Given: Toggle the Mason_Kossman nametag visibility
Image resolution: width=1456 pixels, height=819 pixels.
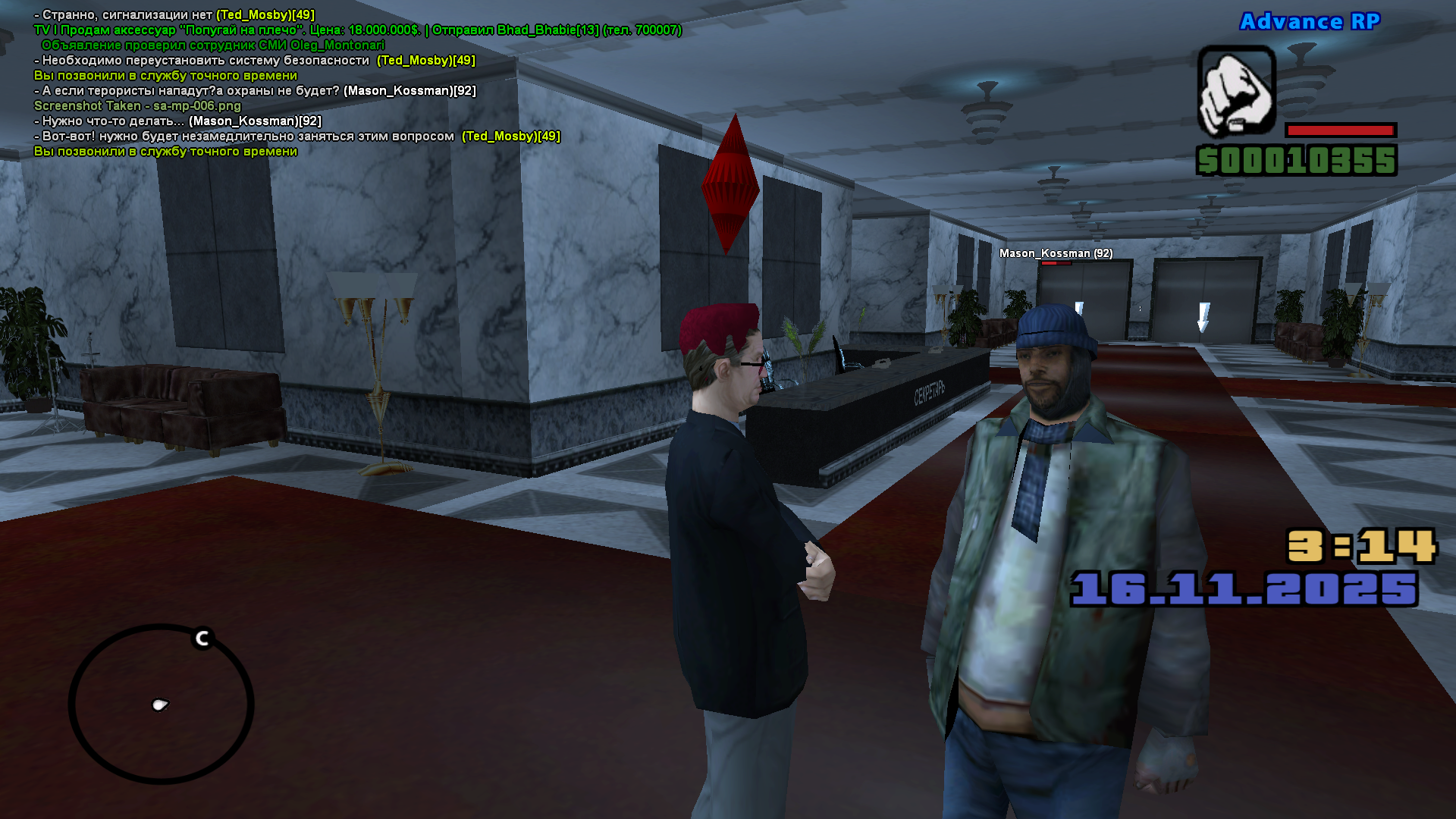Looking at the screenshot, I should pyautogui.click(x=1056, y=253).
